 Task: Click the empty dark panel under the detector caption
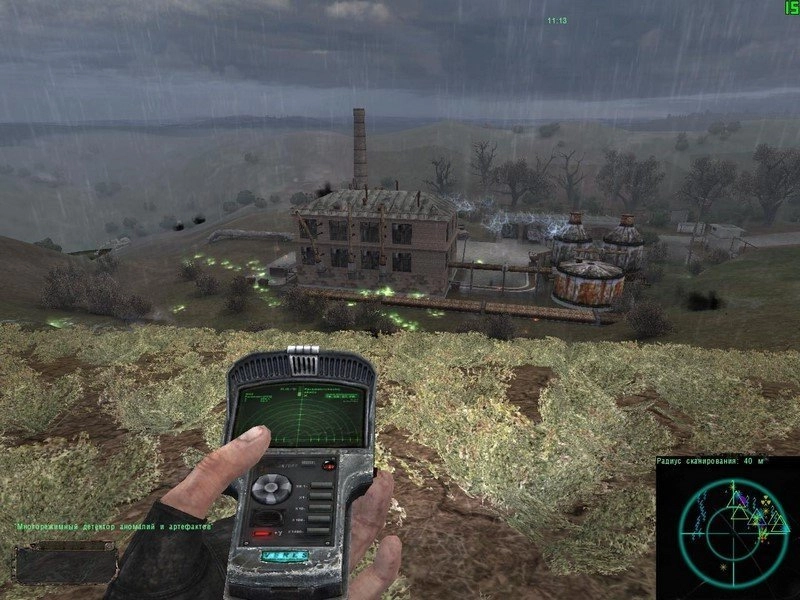58,564
